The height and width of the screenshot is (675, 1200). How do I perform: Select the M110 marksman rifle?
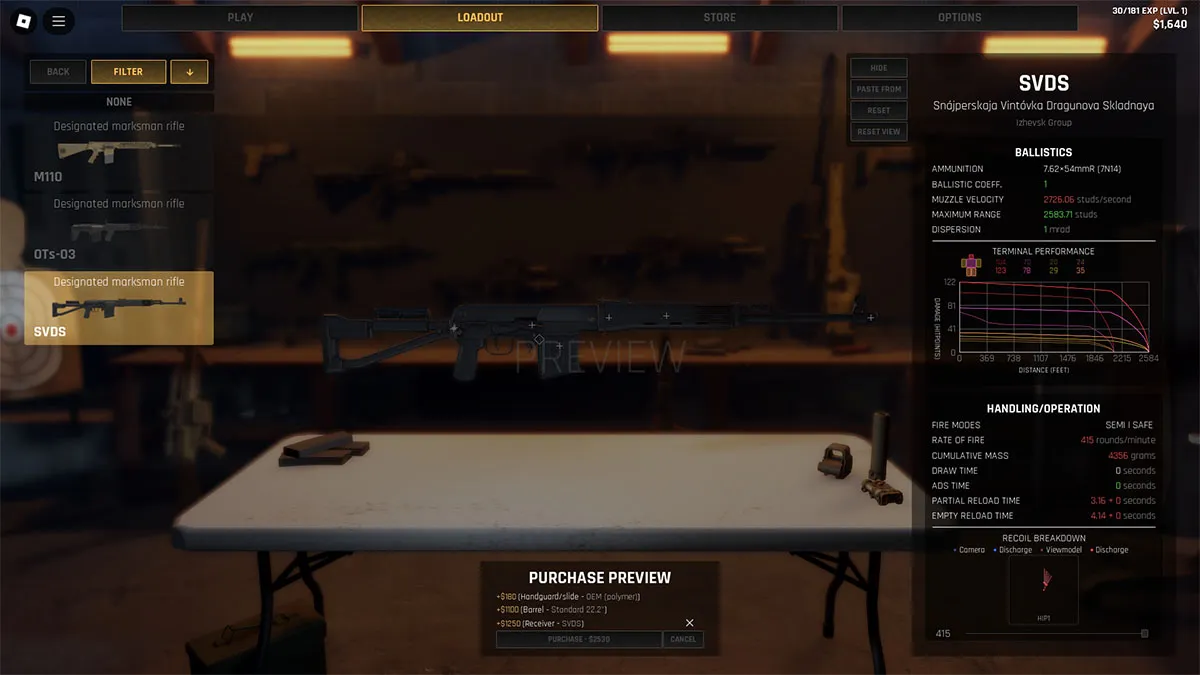click(119, 152)
